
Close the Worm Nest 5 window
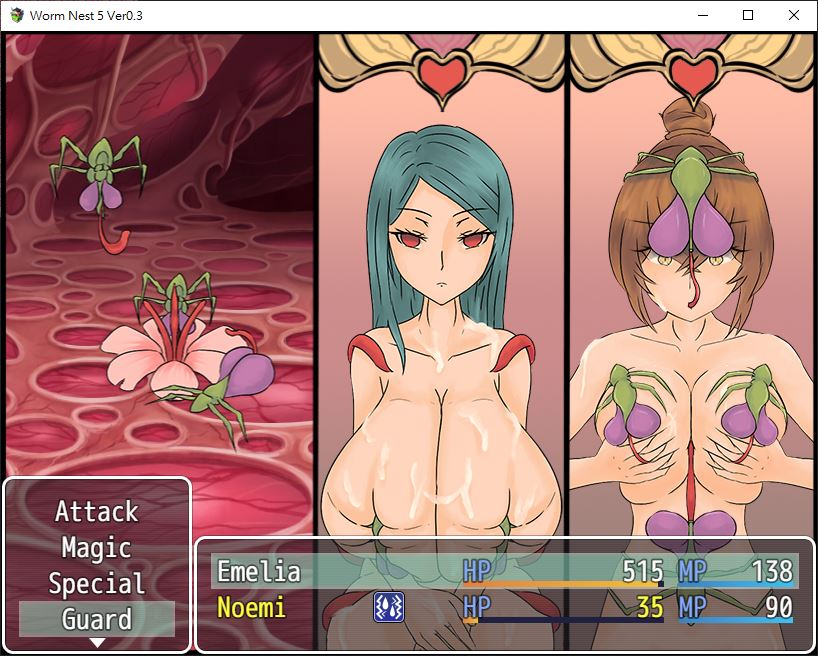(794, 15)
